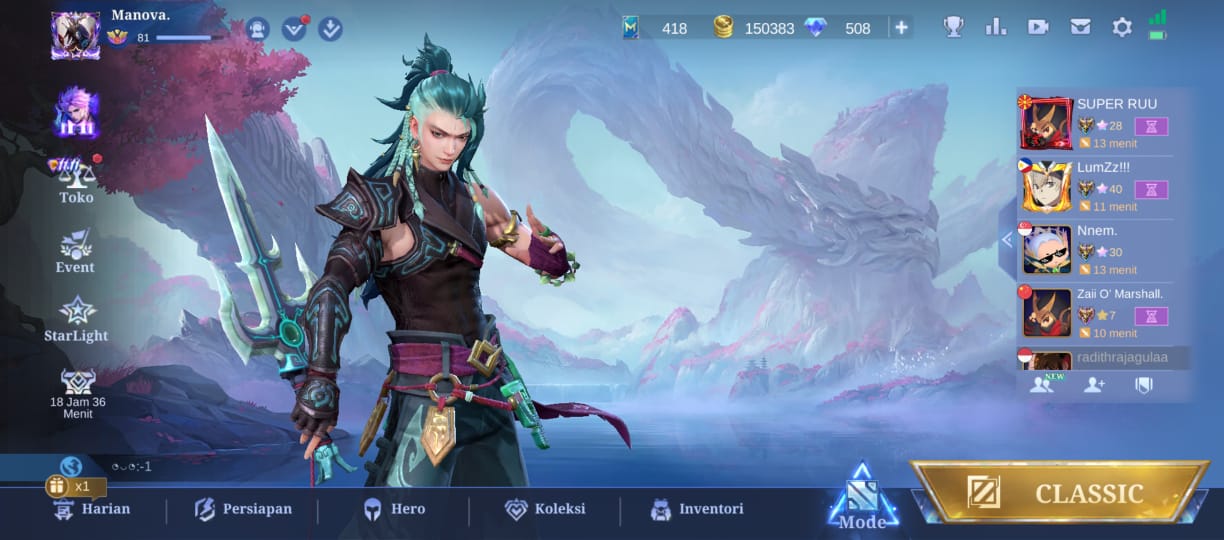
Task: Open the trophy achievements icon
Action: tap(954, 28)
